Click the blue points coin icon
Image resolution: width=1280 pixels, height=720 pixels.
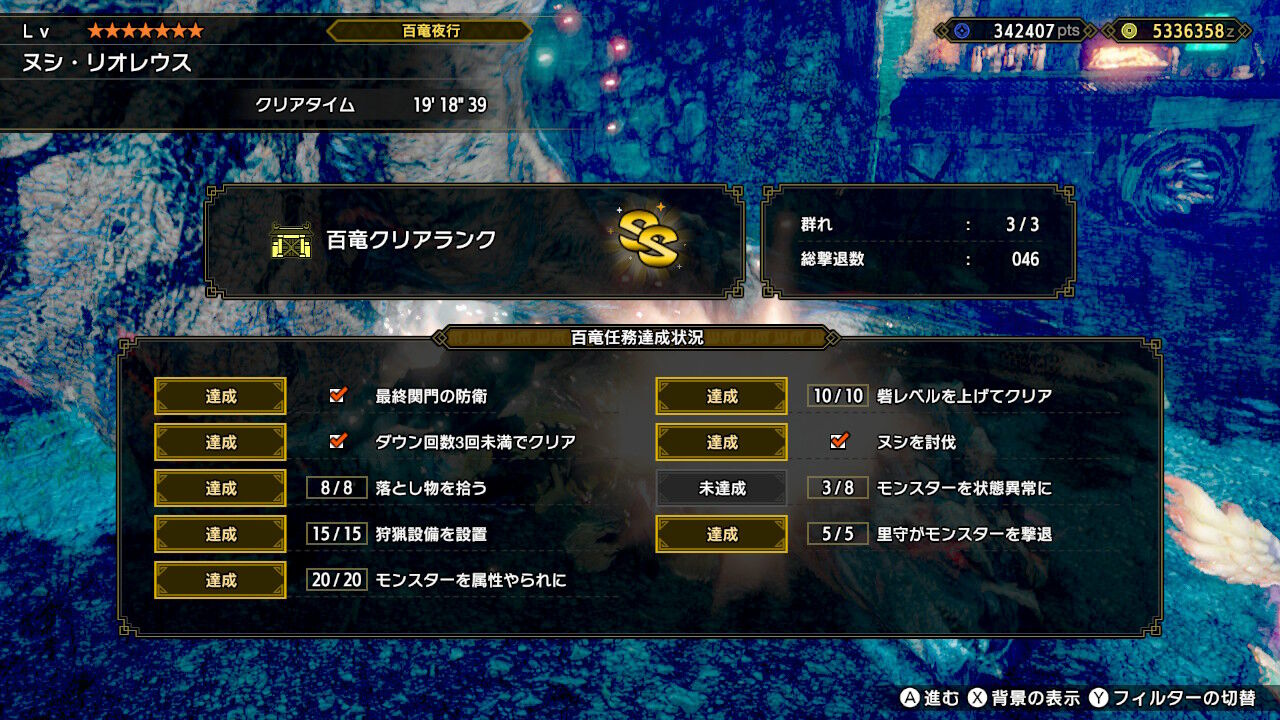[x=962, y=29]
